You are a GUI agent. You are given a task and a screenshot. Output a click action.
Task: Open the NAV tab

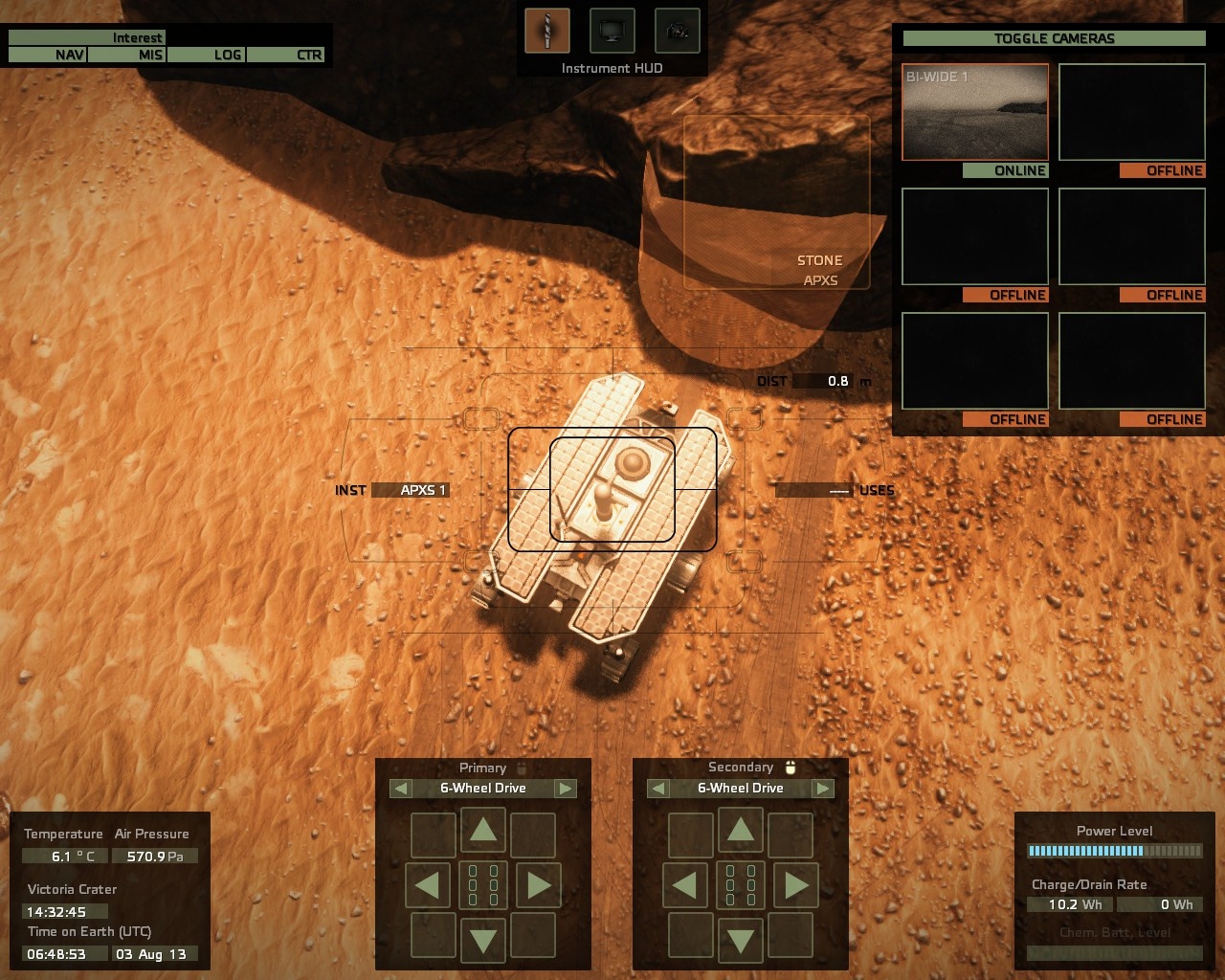click(48, 55)
